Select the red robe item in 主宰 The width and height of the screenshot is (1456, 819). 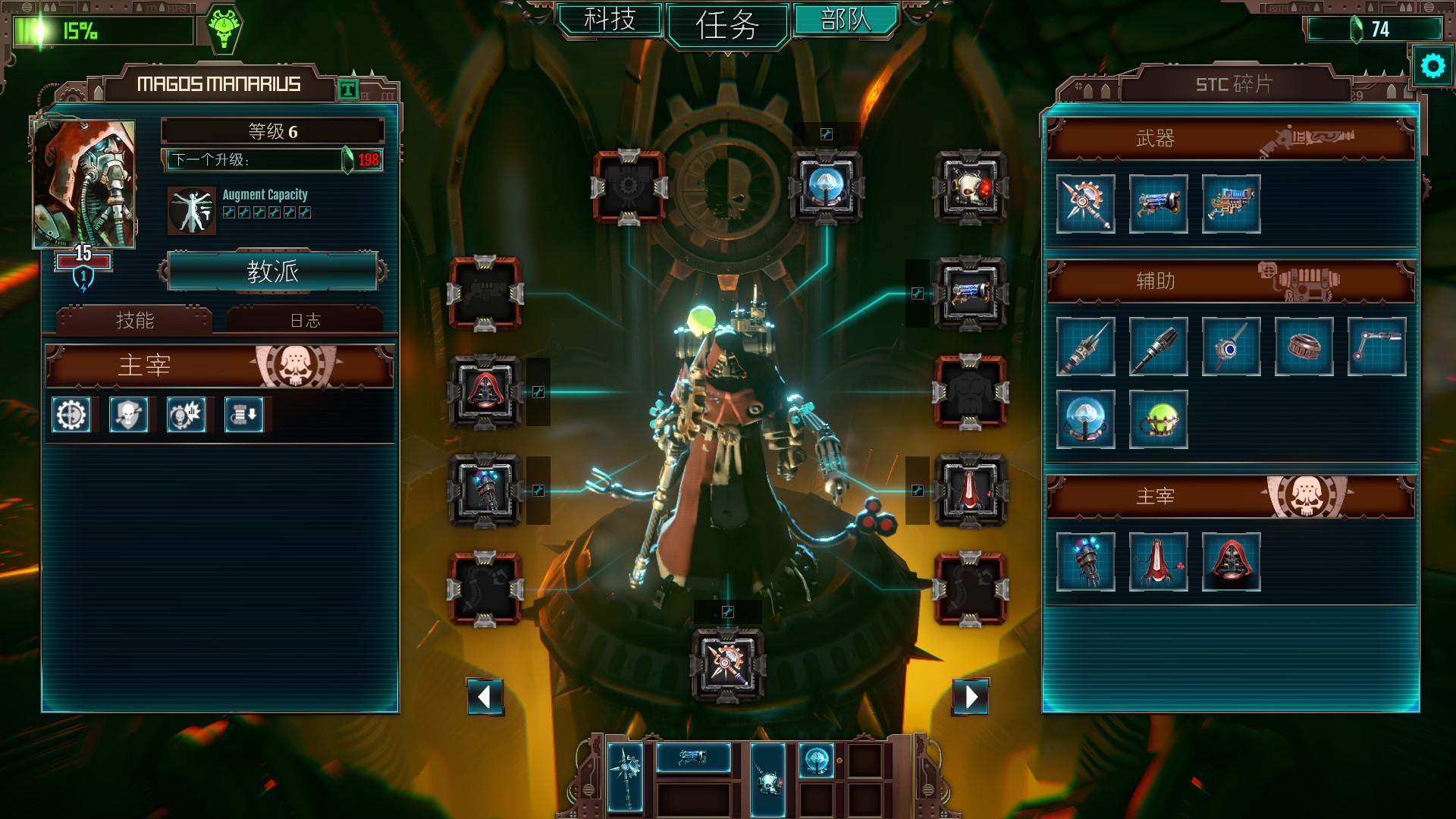click(1158, 562)
